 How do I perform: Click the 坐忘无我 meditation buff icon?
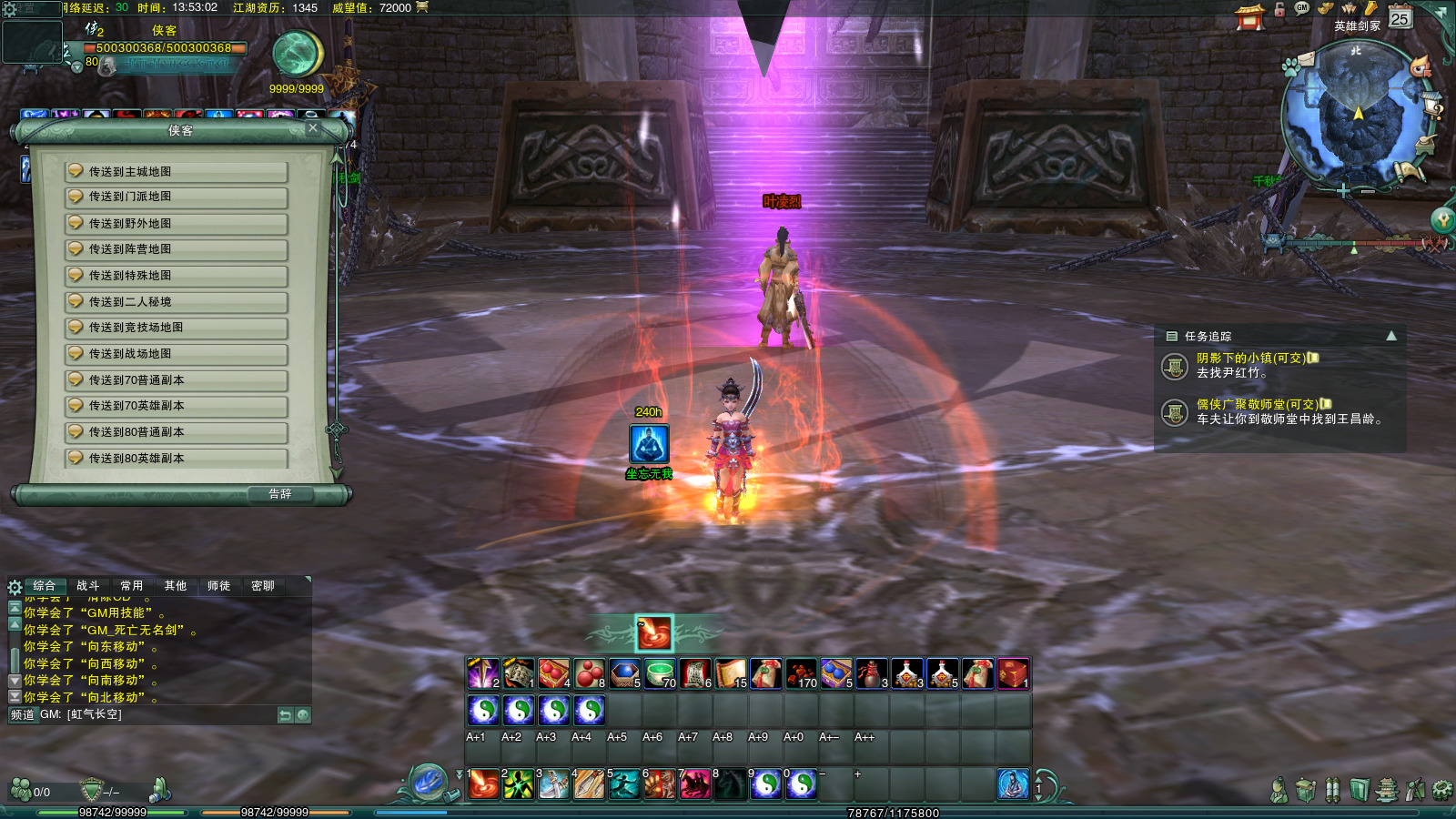pyautogui.click(x=649, y=444)
